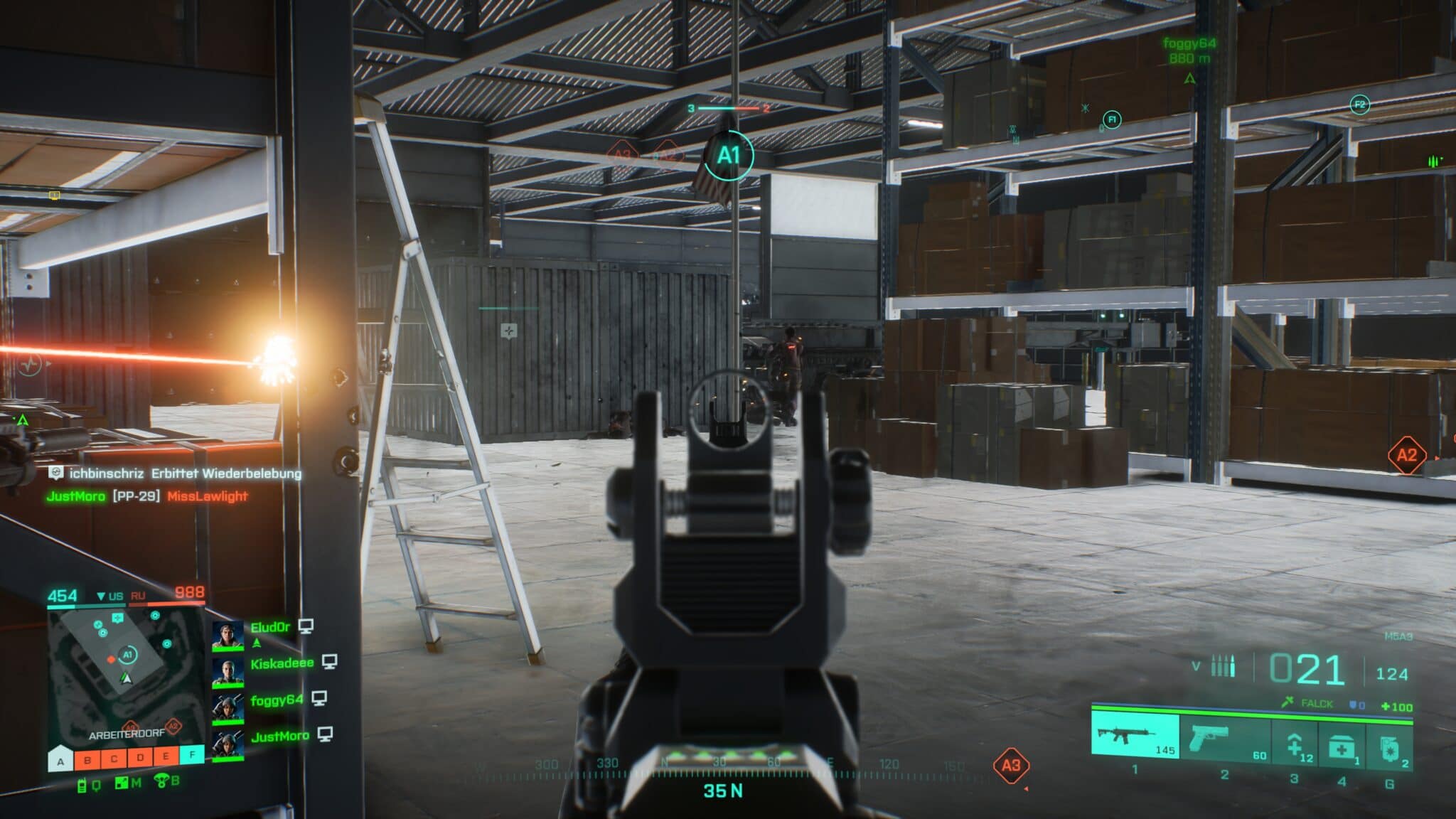Switch to the pistol sidearm slot
This screenshot has height=819, width=1456.
1223,739
